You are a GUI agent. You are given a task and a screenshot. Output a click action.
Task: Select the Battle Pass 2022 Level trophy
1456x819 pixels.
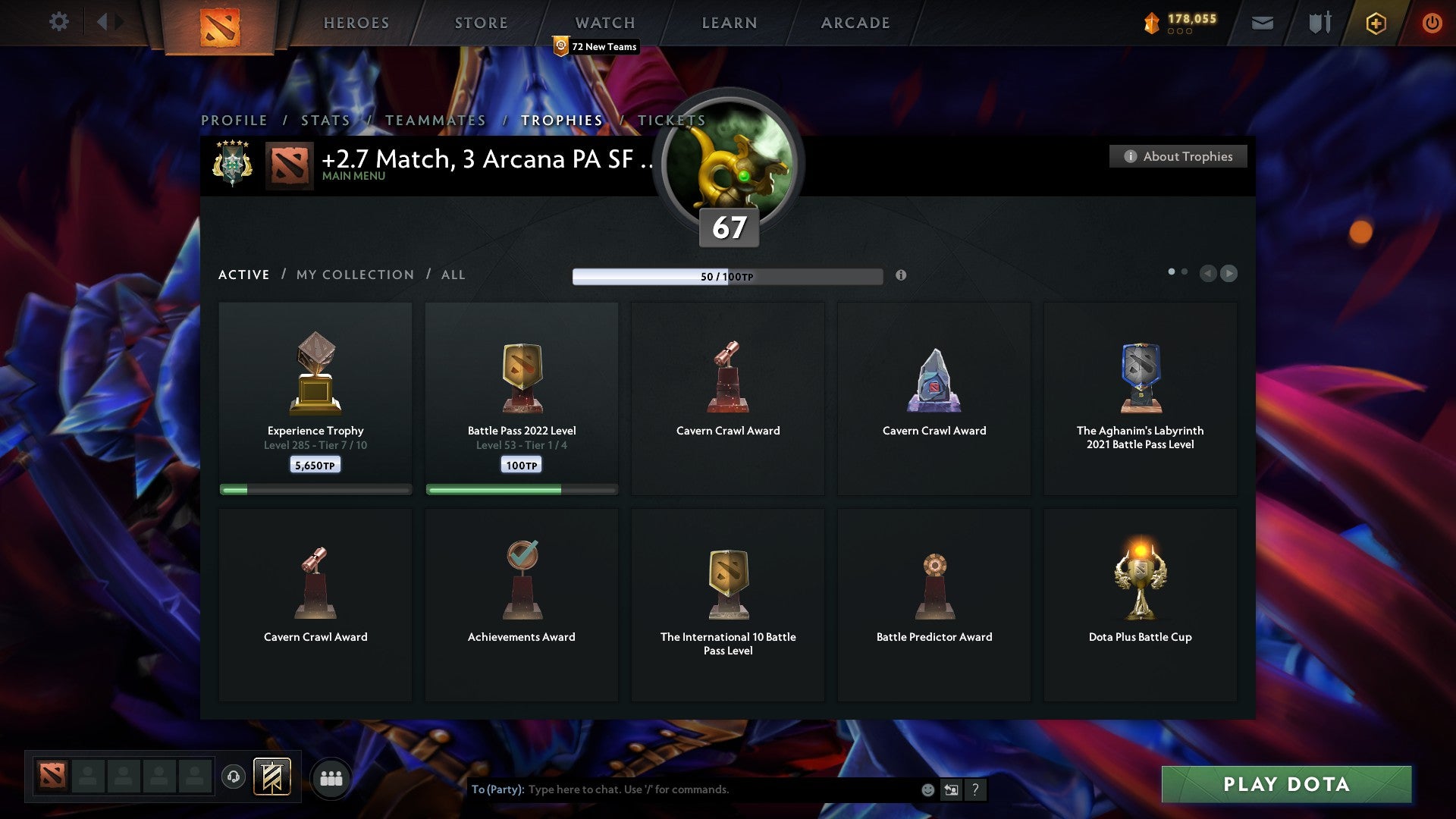[x=522, y=398]
